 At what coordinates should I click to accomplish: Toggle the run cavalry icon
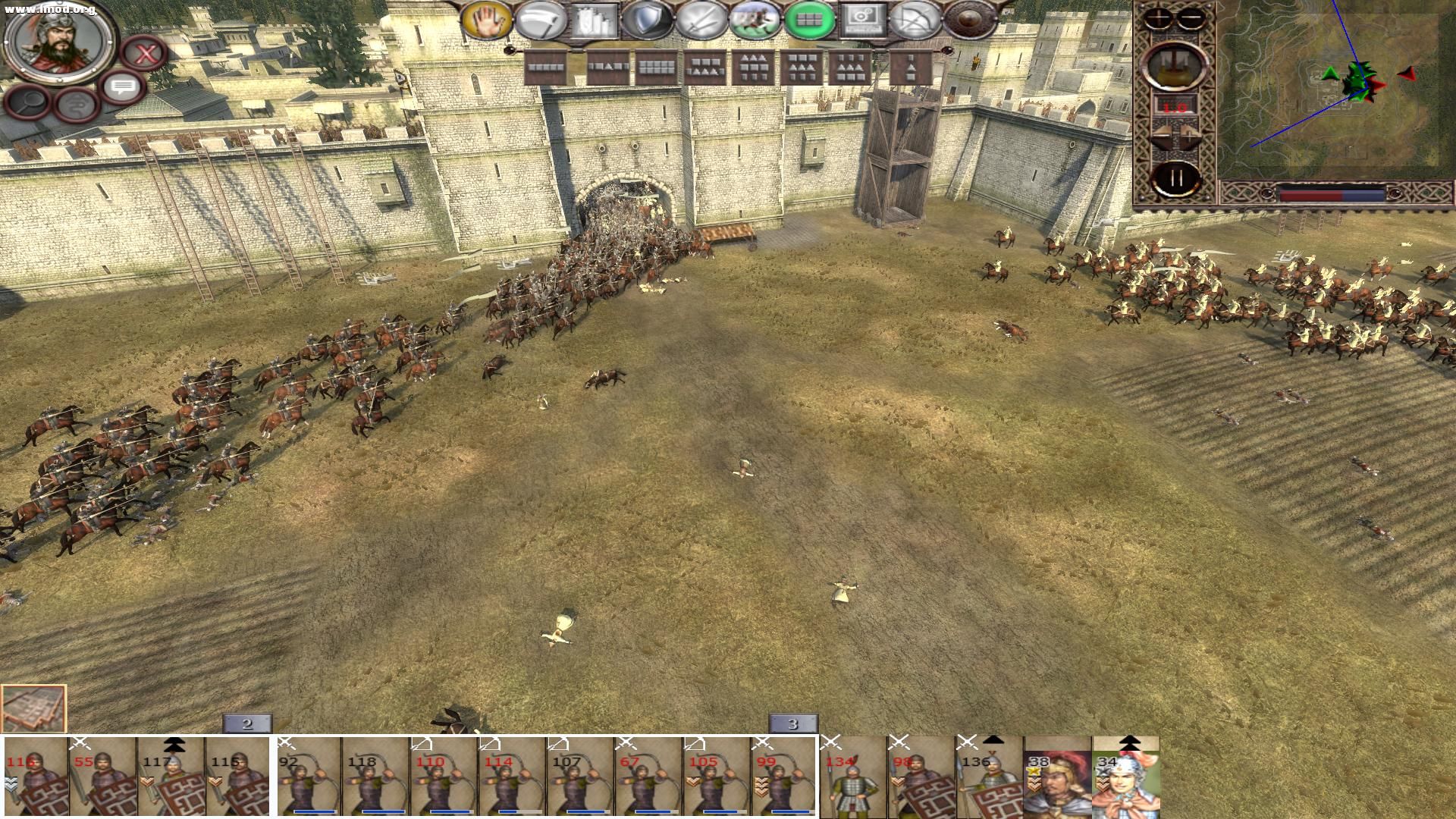point(755,20)
